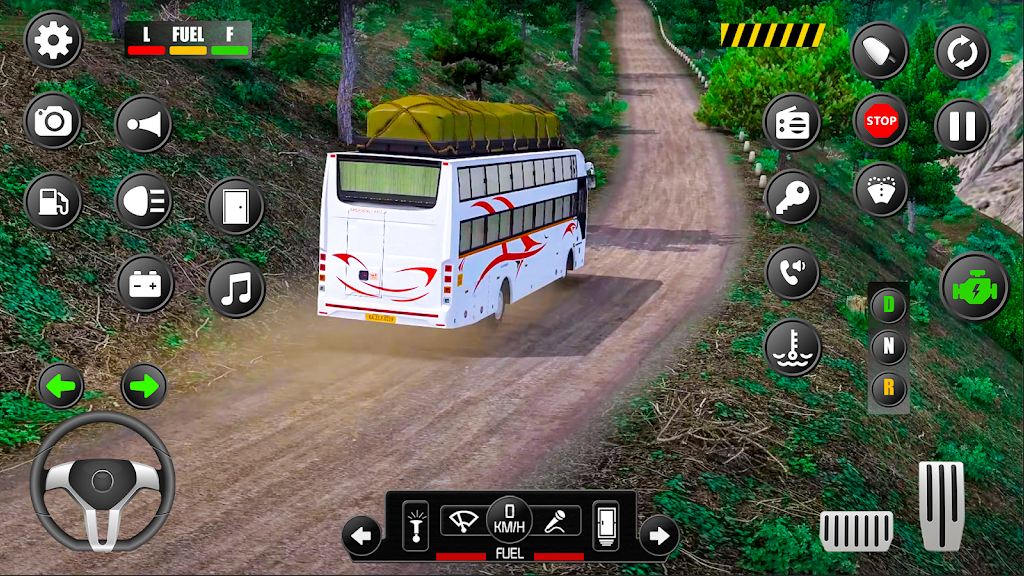This screenshot has height=576, width=1024.
Task: Pause the game
Action: tap(962, 126)
